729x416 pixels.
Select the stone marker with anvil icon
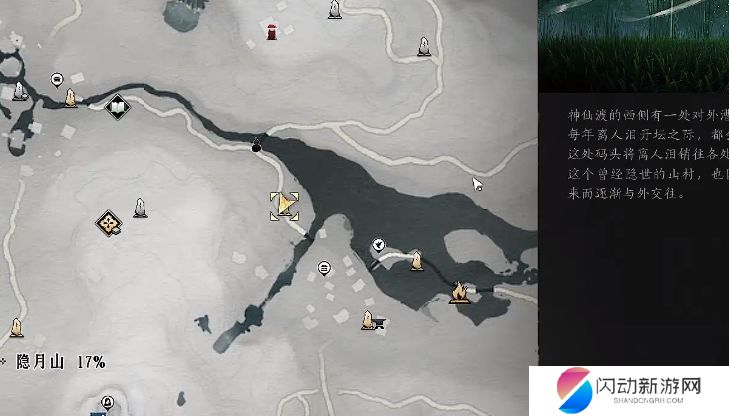point(372,320)
